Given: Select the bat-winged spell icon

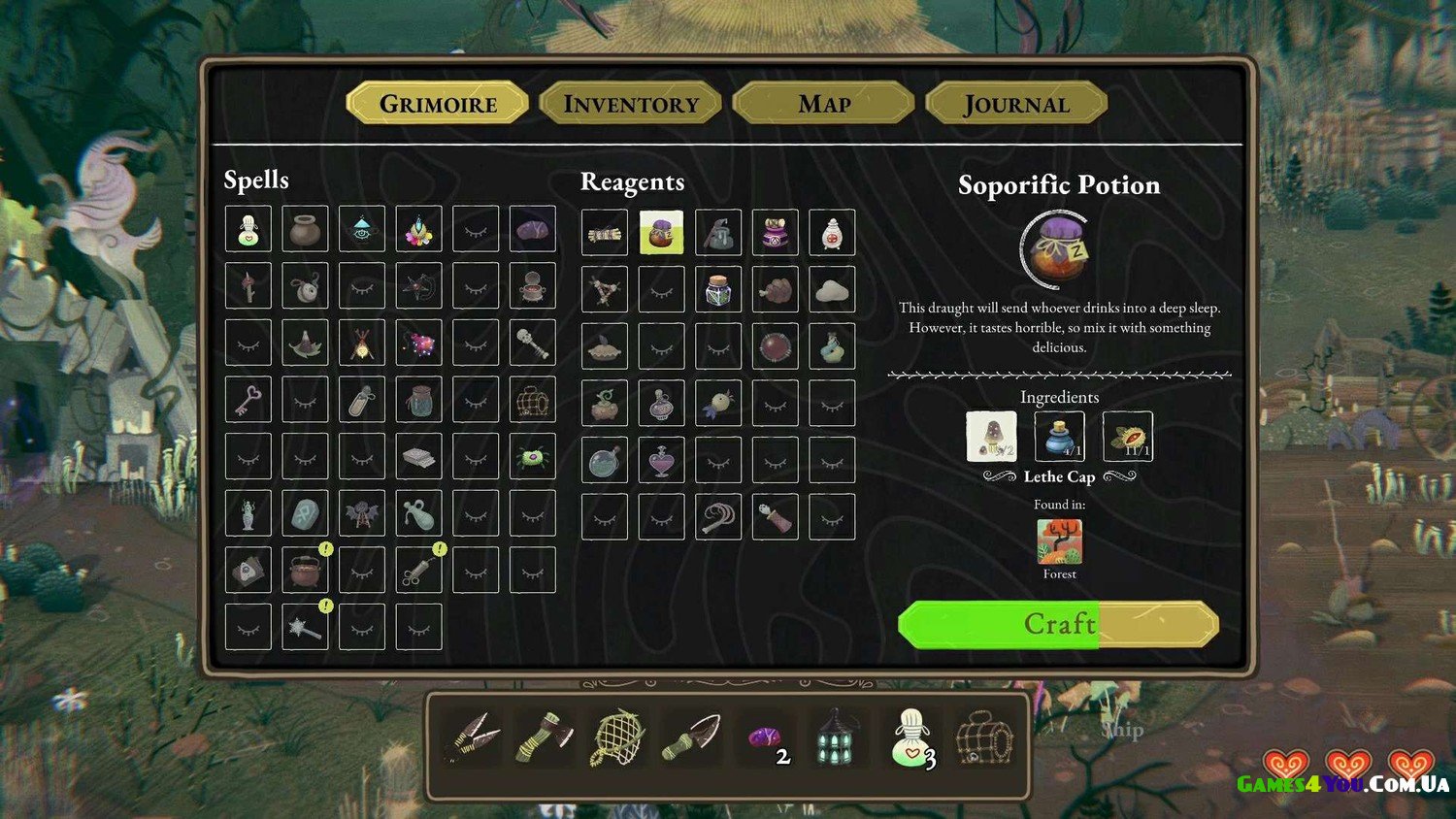Looking at the screenshot, I should [362, 513].
